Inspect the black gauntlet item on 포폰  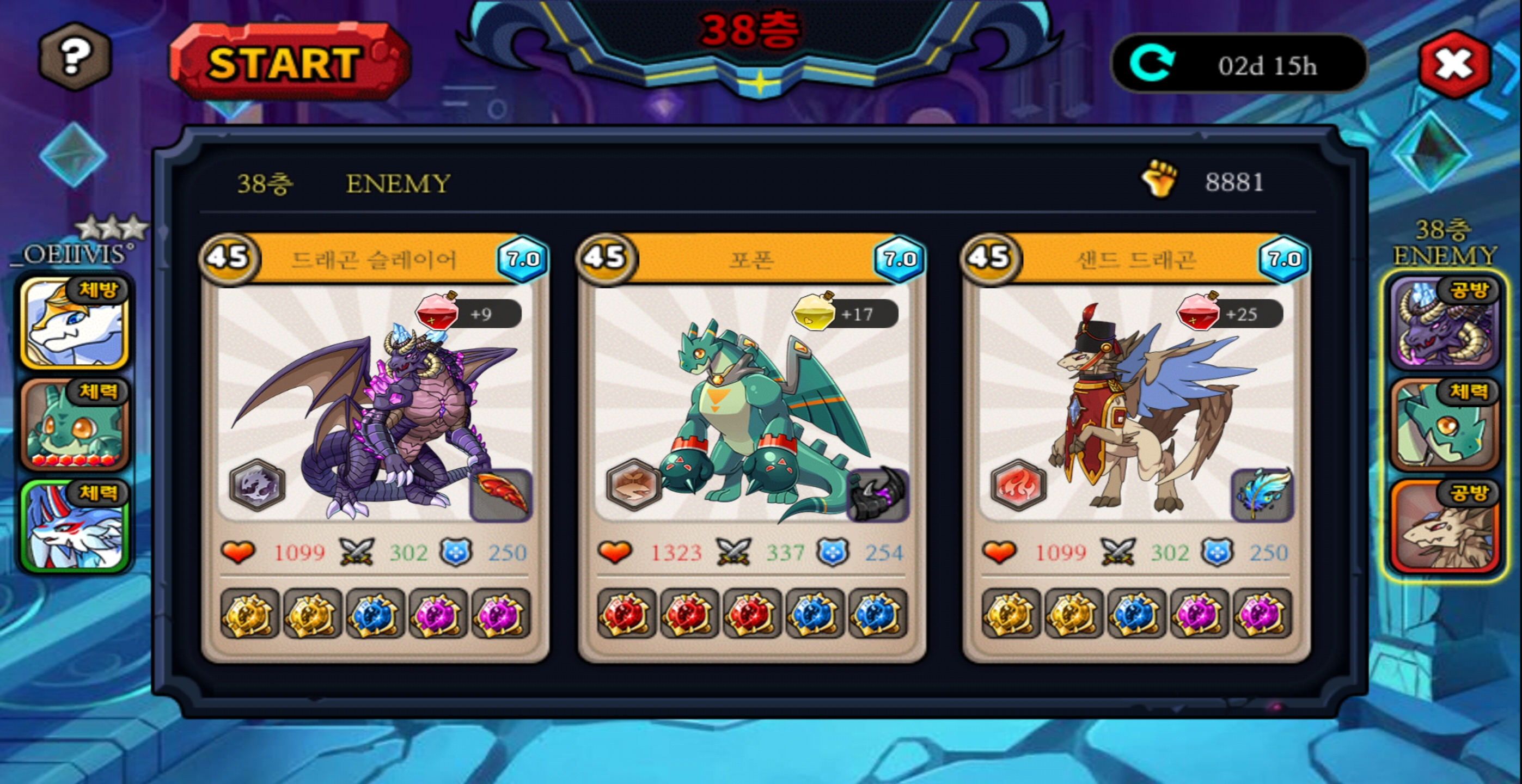878,495
